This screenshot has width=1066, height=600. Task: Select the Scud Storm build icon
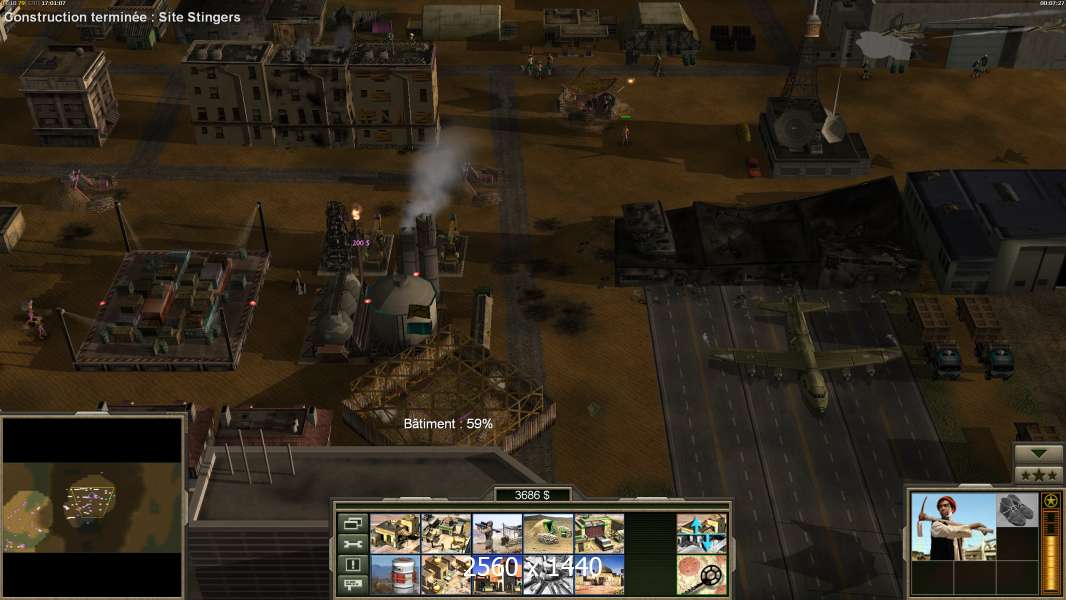pos(548,575)
